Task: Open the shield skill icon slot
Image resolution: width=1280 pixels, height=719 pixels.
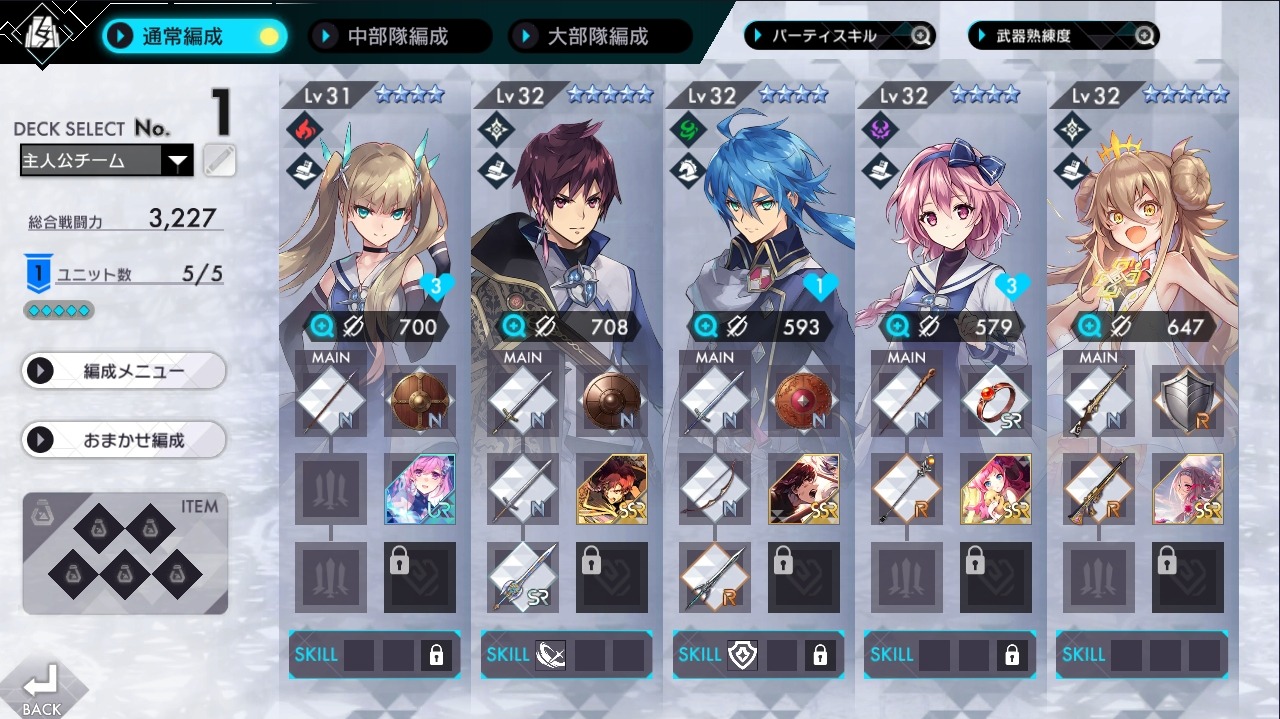Action: [x=741, y=655]
